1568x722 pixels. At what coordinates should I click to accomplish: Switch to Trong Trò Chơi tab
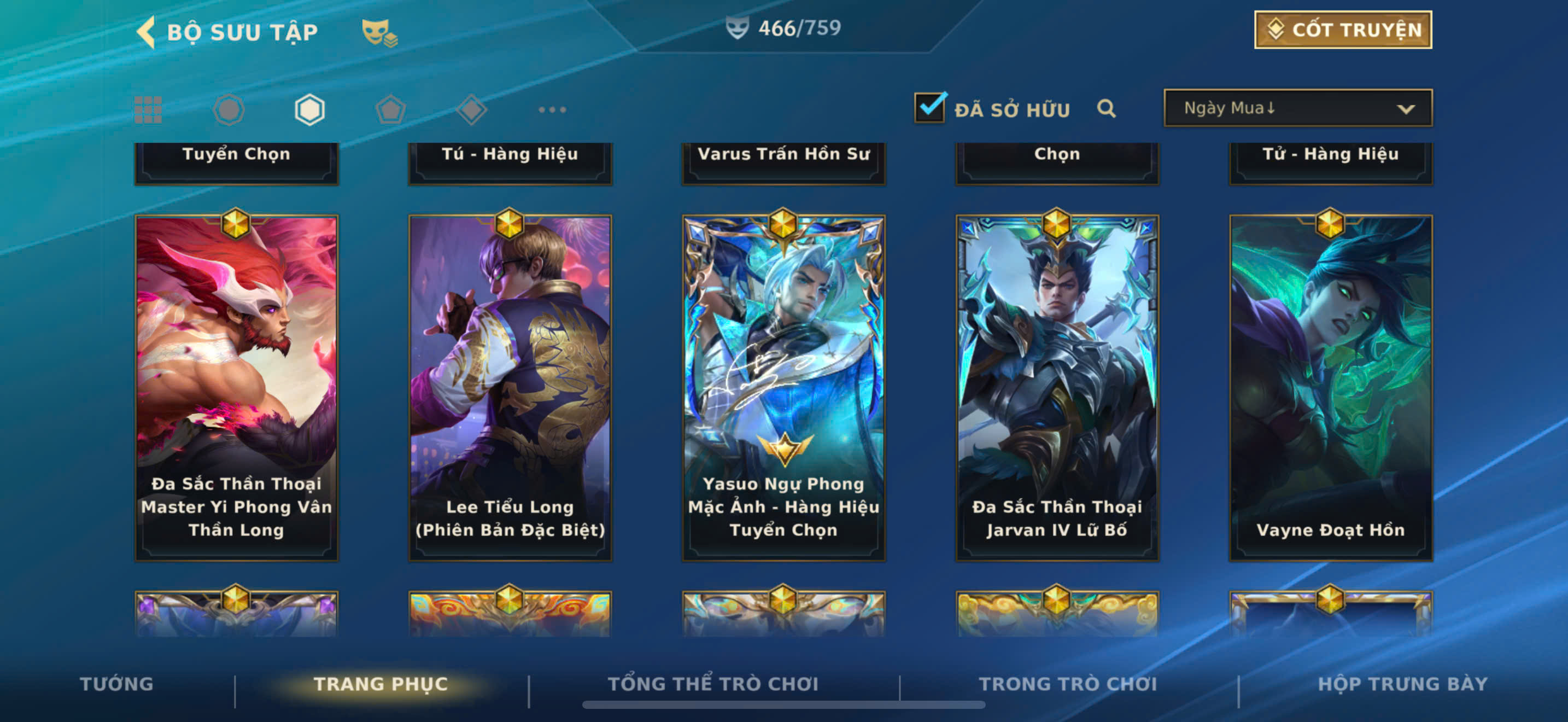[1068, 684]
